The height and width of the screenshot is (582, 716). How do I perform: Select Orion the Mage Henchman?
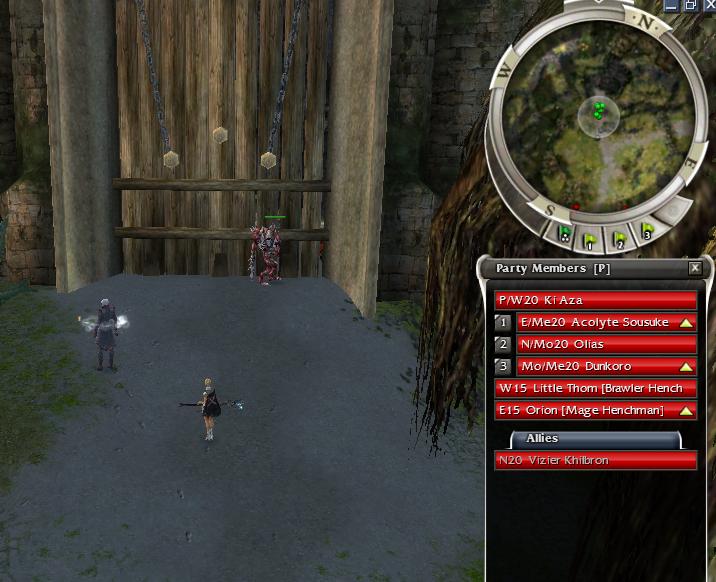click(x=596, y=411)
